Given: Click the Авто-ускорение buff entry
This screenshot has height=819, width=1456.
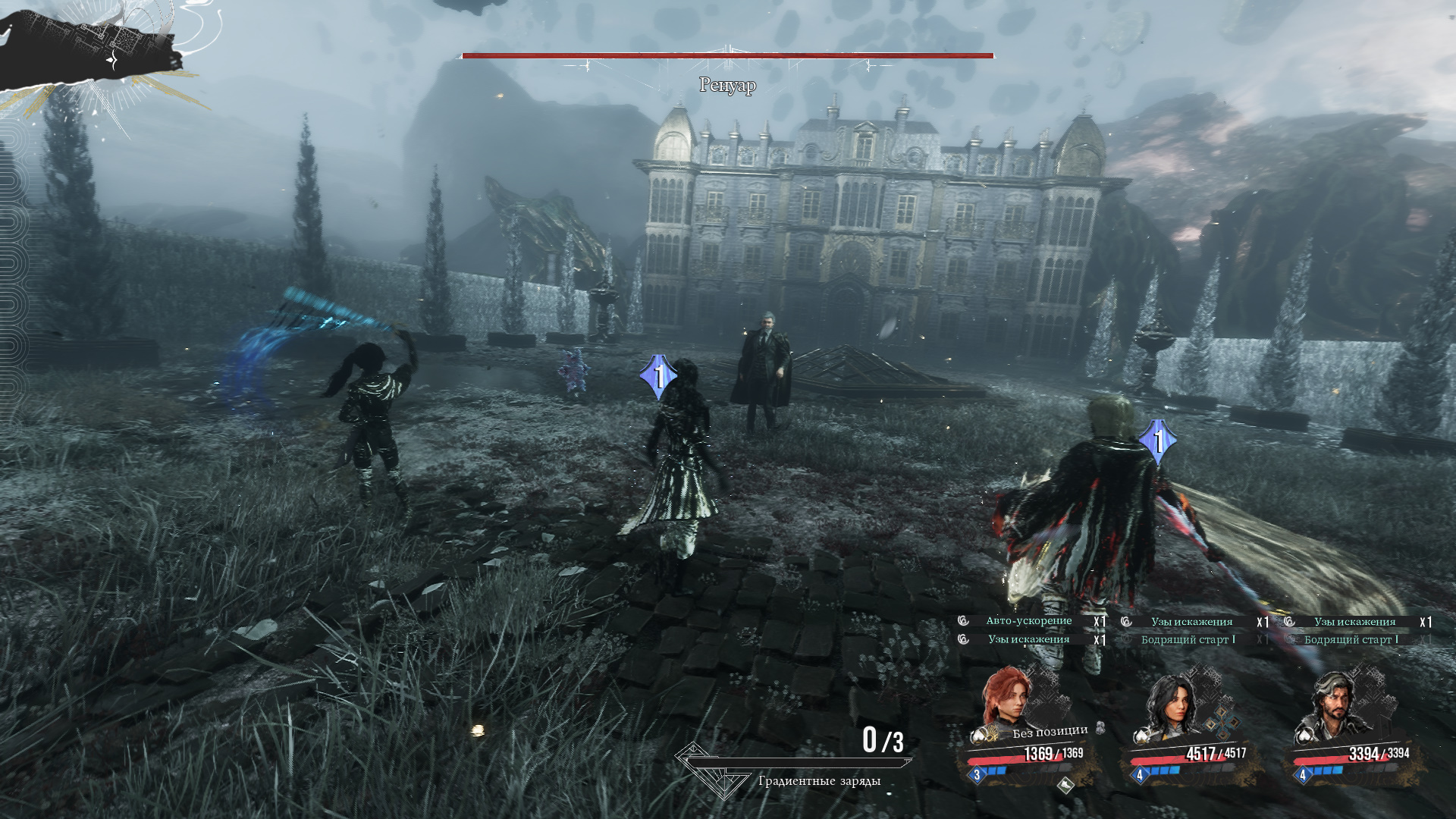Looking at the screenshot, I should (x=1028, y=621).
